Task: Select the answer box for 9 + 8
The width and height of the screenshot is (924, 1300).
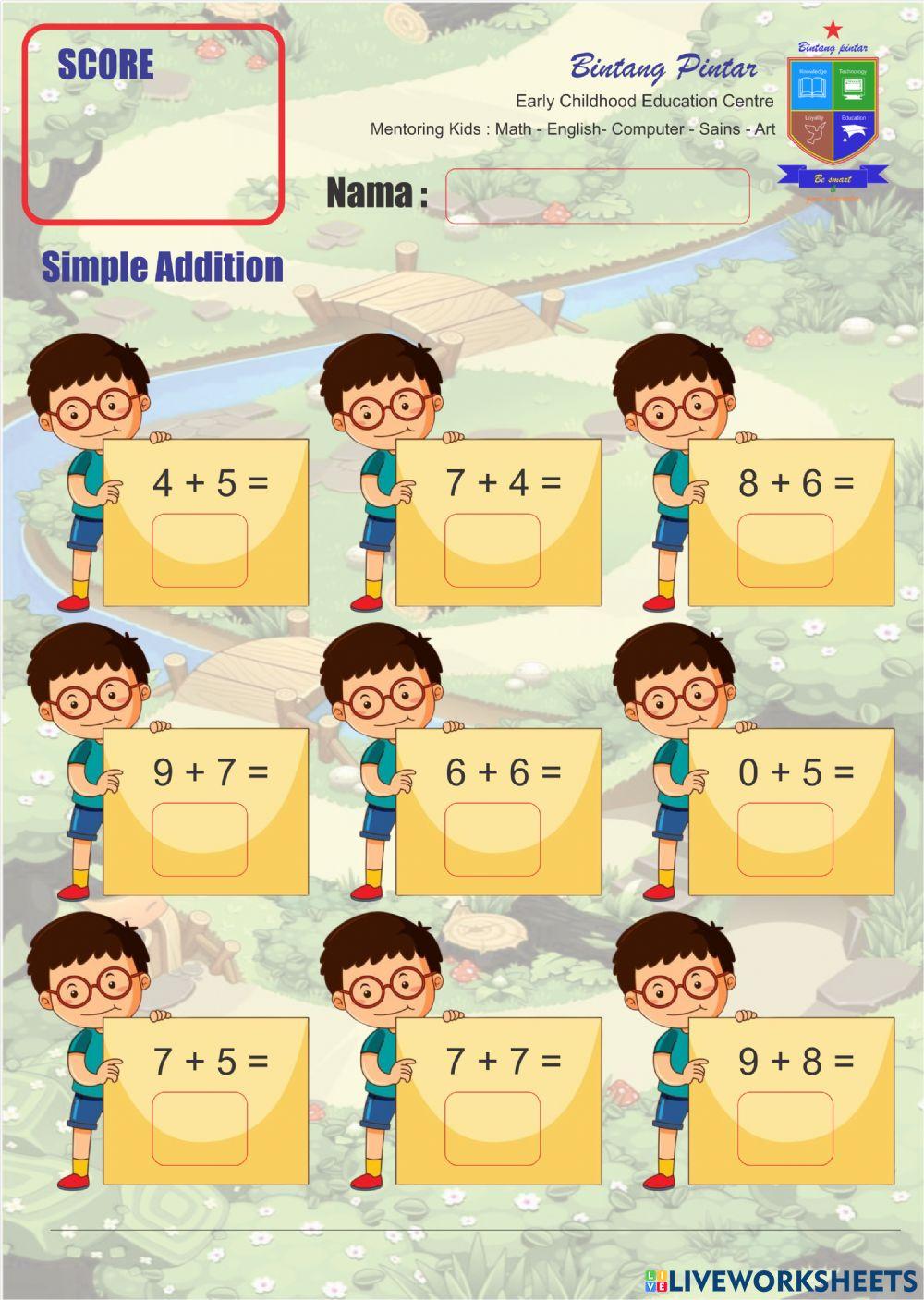Action: tap(785, 1129)
